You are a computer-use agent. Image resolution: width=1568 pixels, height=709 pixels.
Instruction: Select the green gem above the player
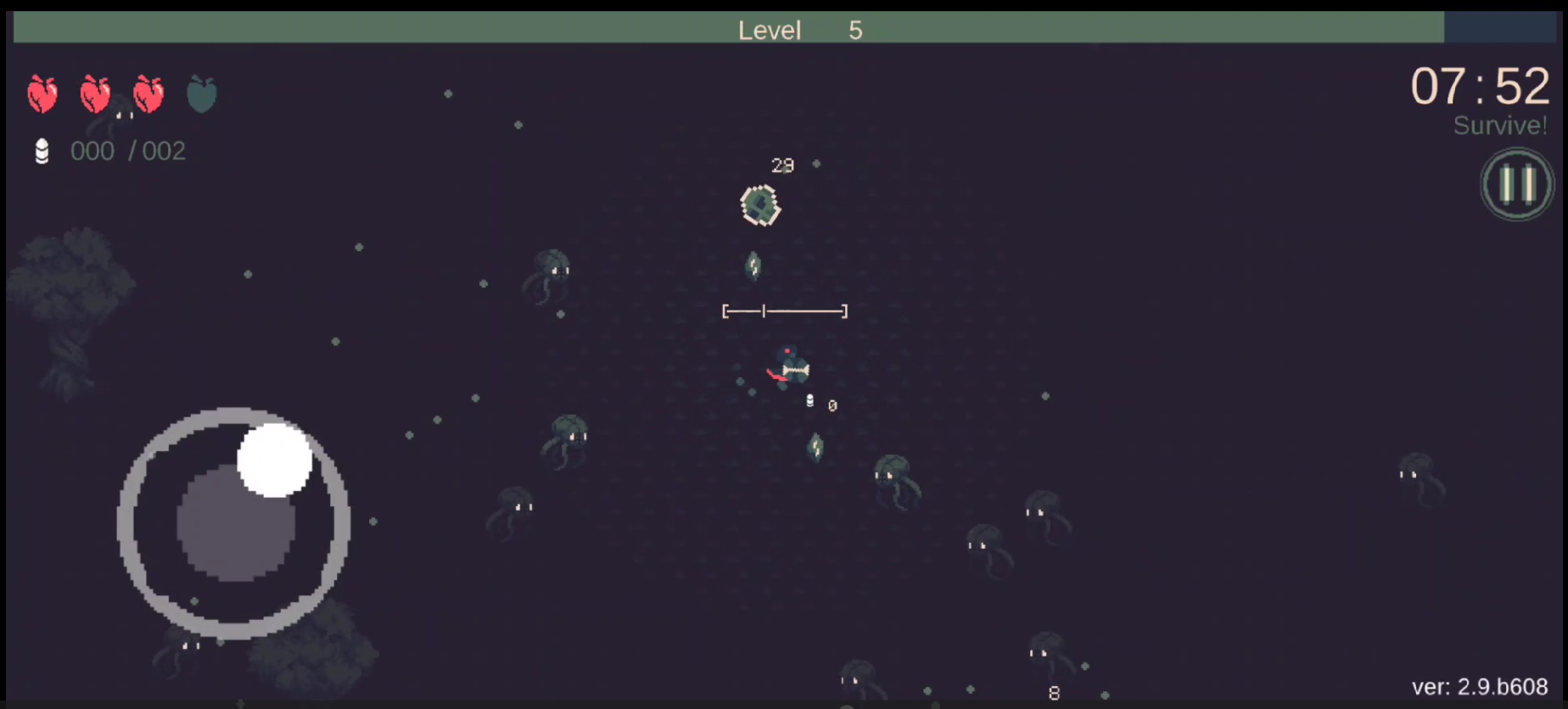[x=753, y=265]
